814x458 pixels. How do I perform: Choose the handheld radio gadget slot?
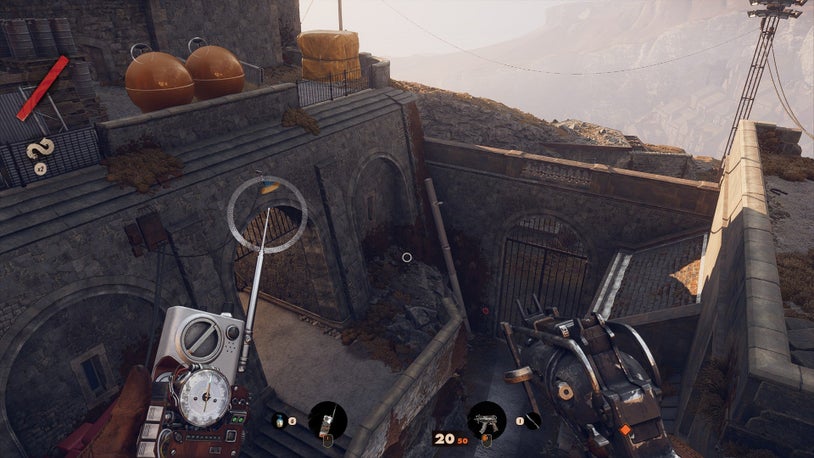327,420
